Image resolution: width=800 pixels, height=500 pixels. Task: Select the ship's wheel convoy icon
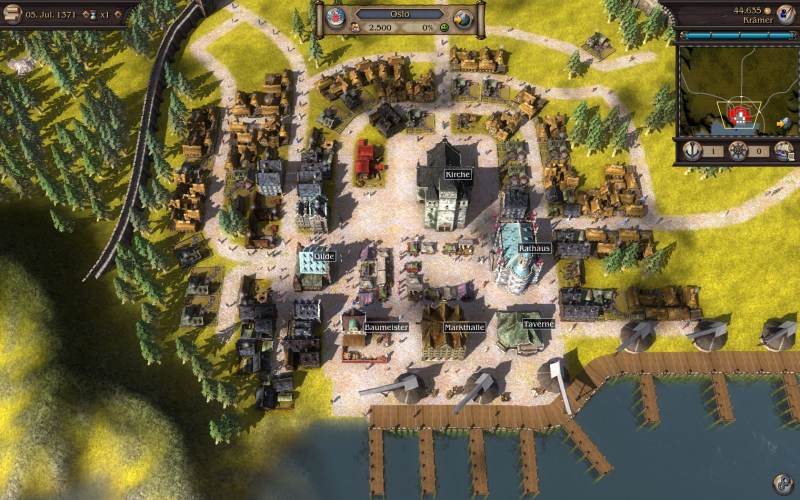[x=738, y=151]
